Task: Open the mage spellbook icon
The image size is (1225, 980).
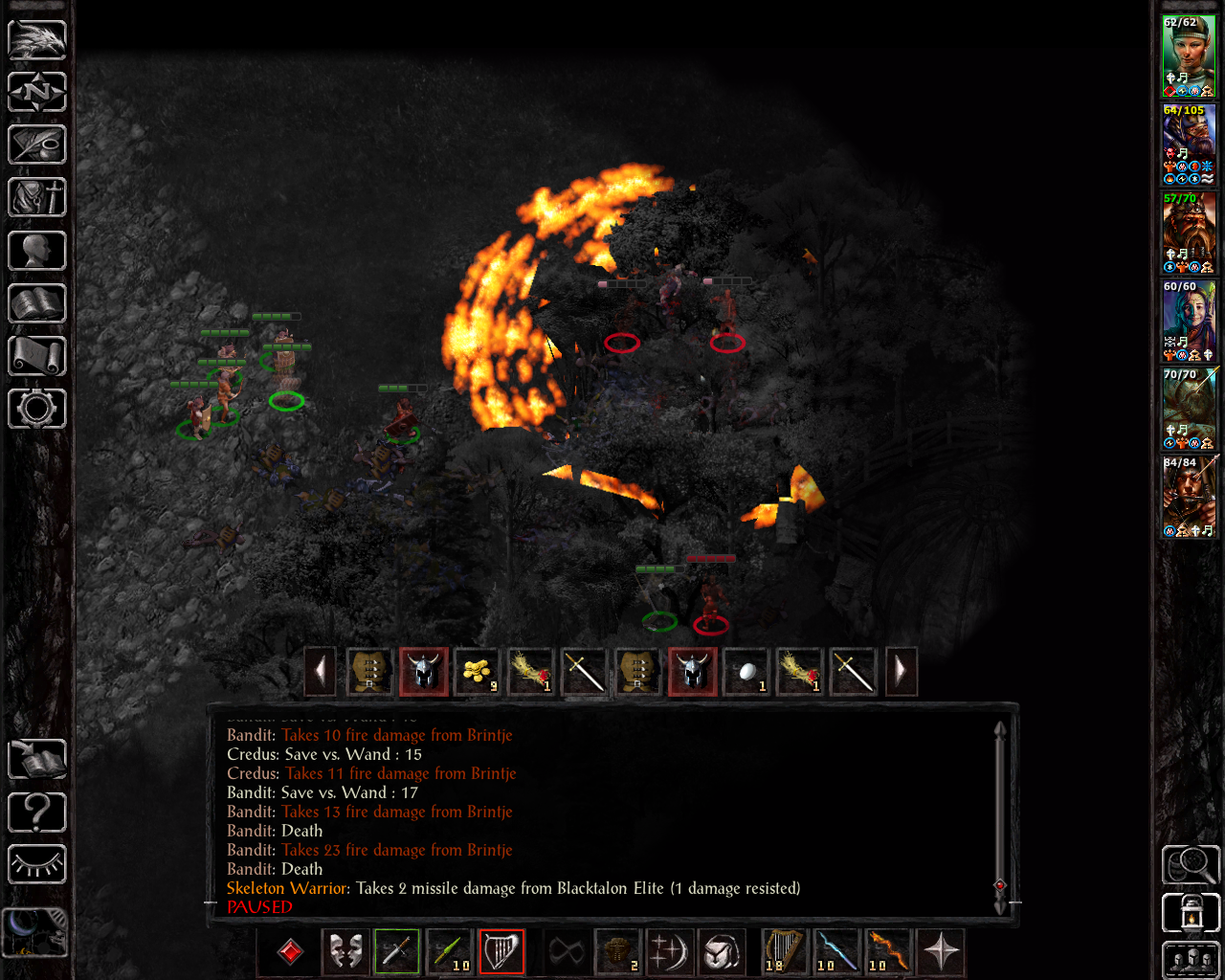Action: tap(37, 303)
